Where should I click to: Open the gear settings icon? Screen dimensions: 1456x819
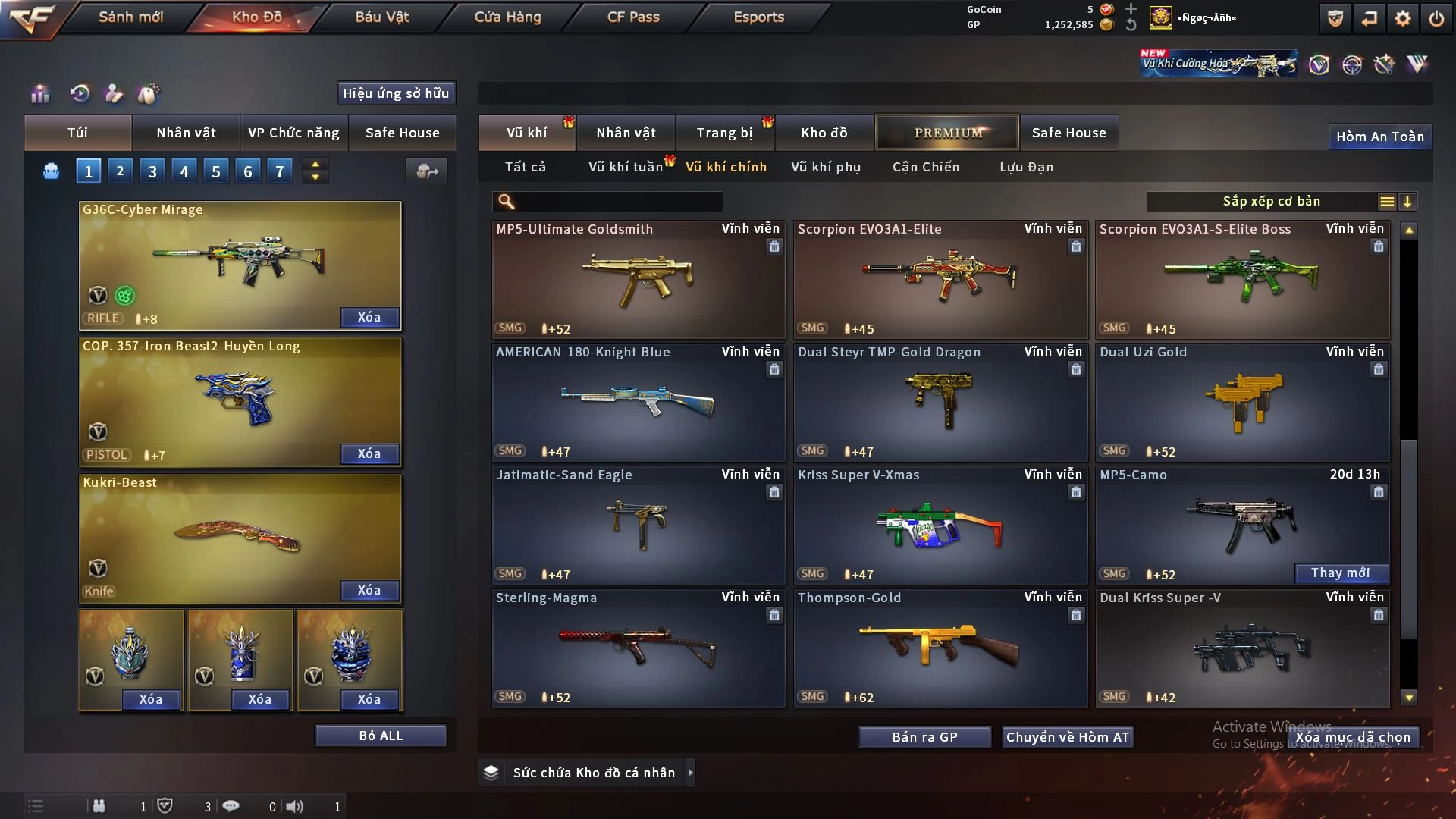pos(1402,18)
